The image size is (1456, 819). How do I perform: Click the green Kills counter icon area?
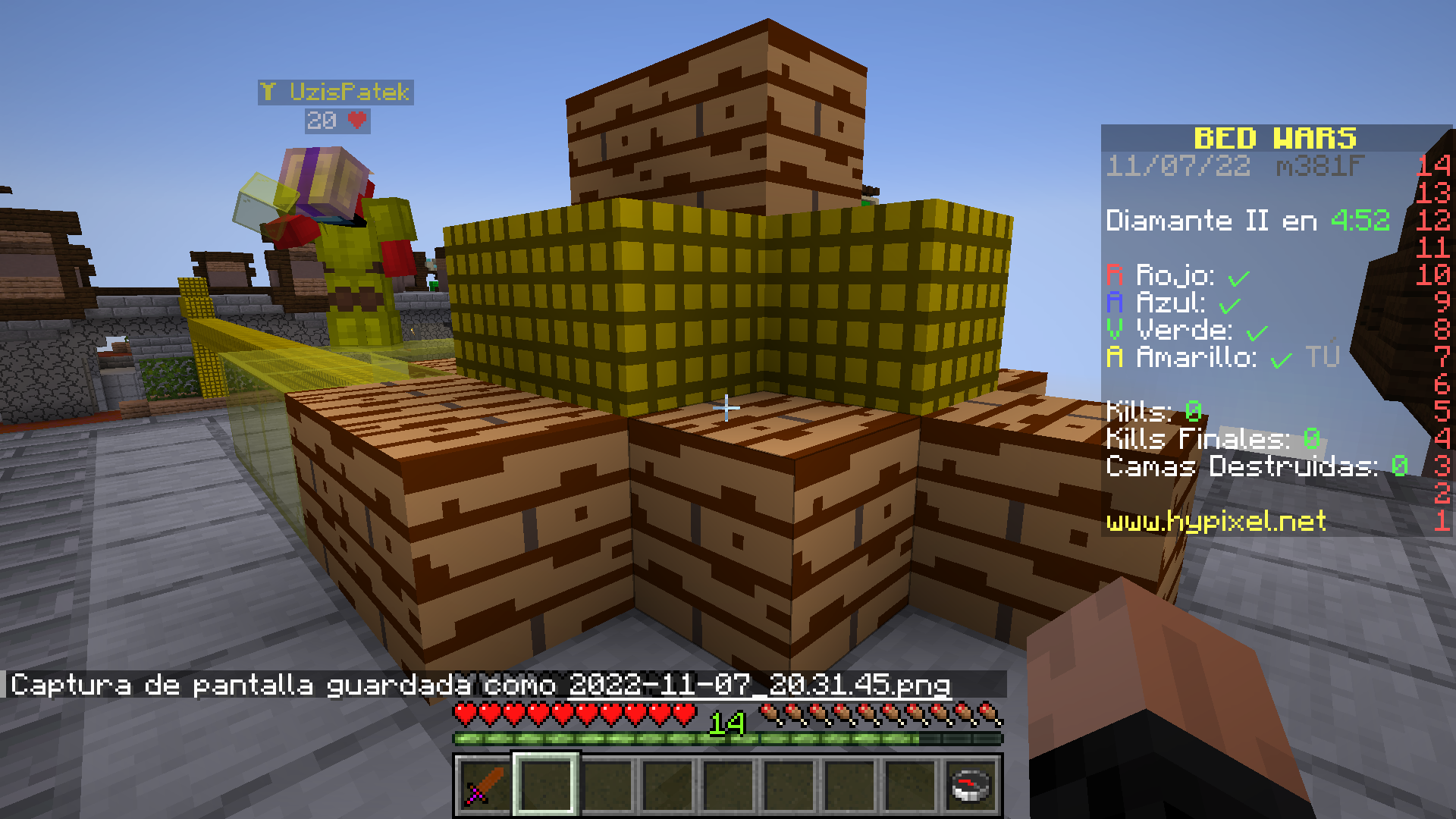click(x=1193, y=411)
